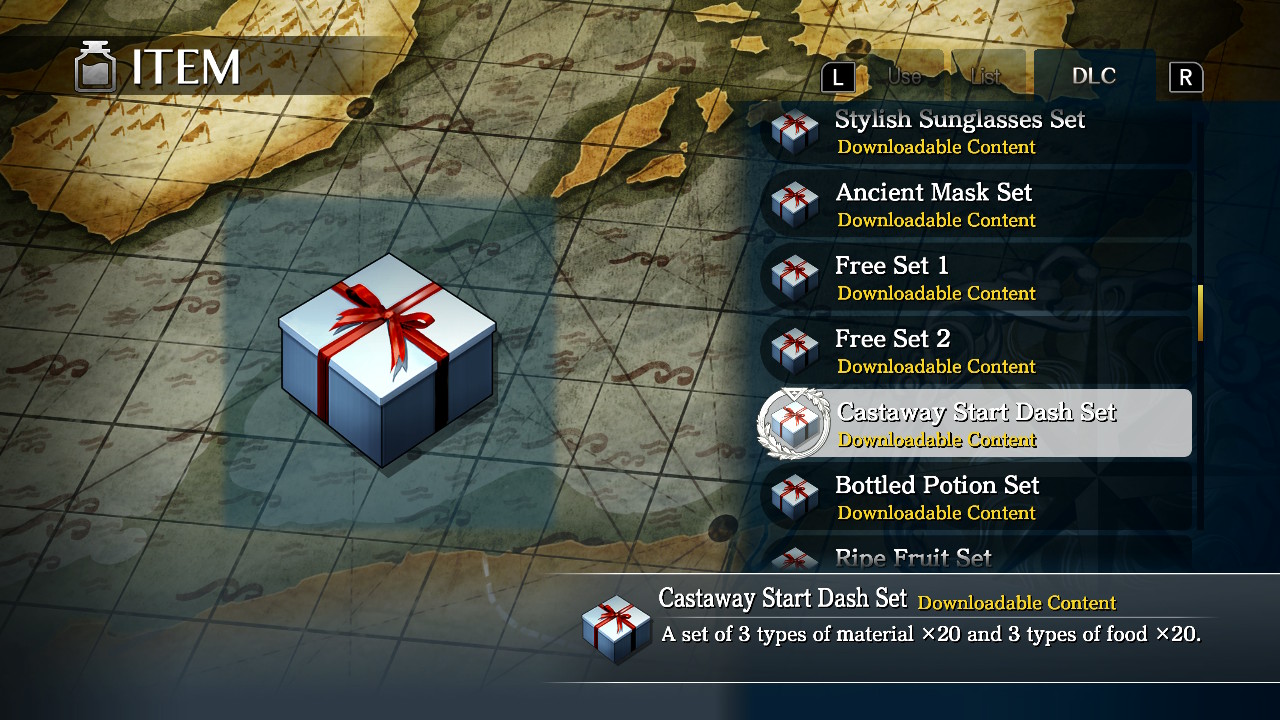Viewport: 1280px width, 720px height.
Task: Click the Free Set 2 gift box icon
Action: [794, 351]
